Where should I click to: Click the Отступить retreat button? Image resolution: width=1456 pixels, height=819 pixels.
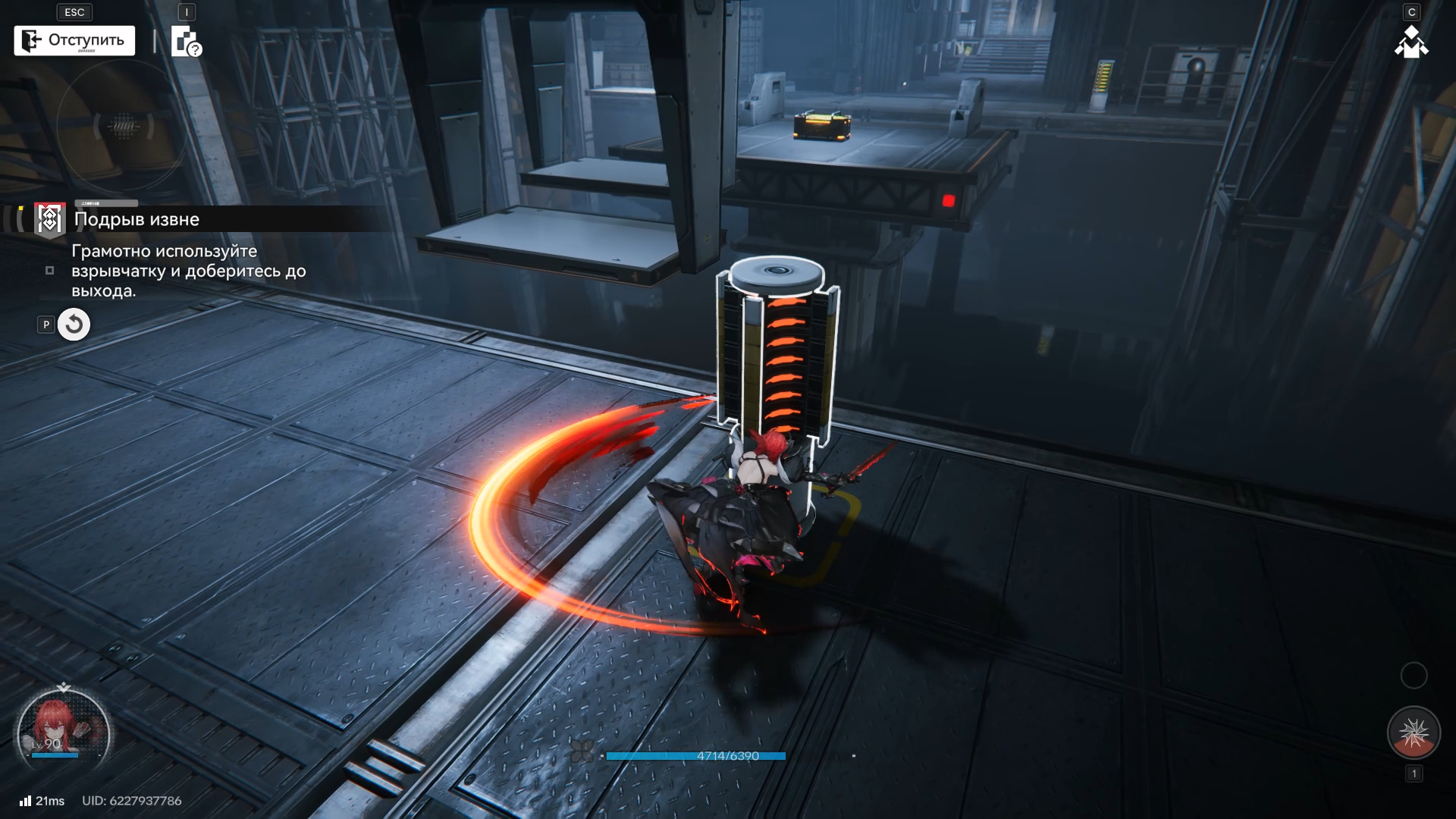[x=74, y=41]
